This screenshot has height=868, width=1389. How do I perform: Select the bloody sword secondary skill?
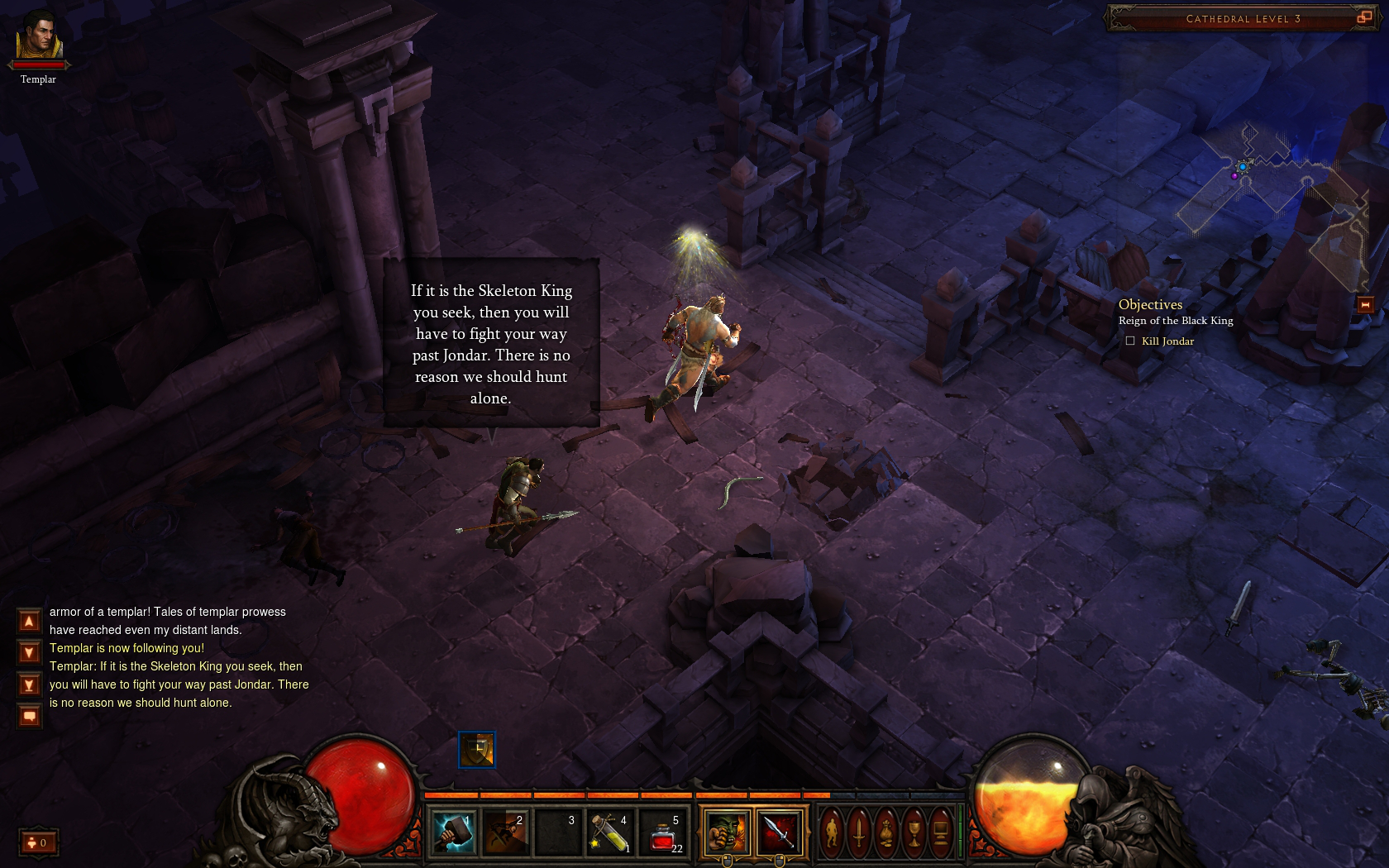tap(779, 831)
